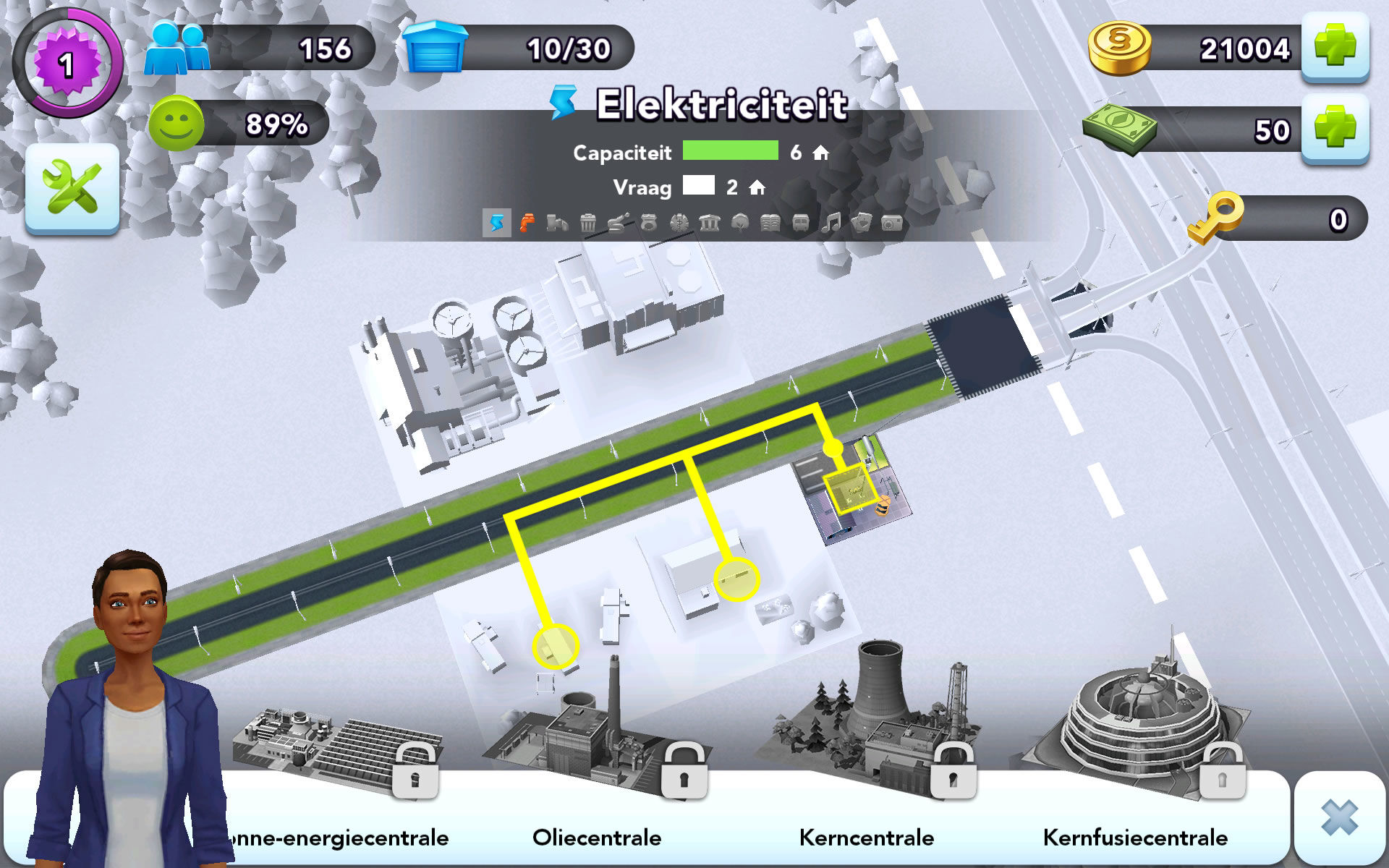Select the gambling playing cards icon
The width and height of the screenshot is (1389, 868).
coord(861,223)
